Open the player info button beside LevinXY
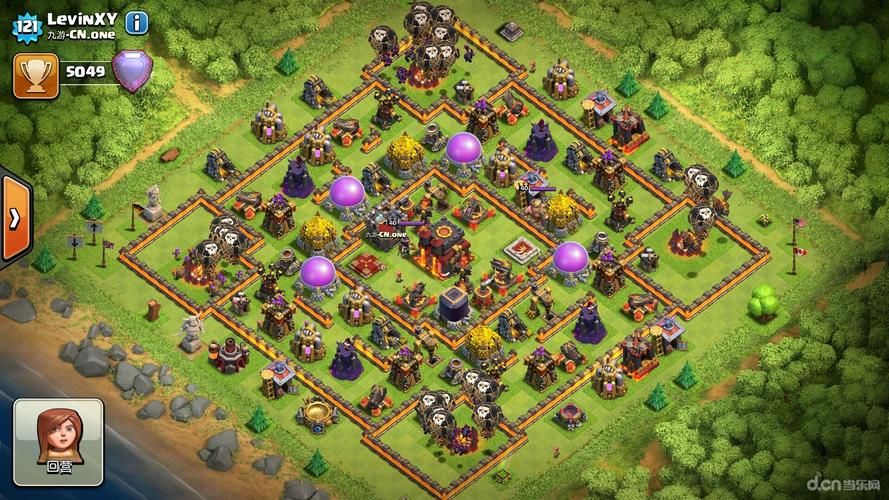Viewport: 889px width, 500px height. [136, 22]
